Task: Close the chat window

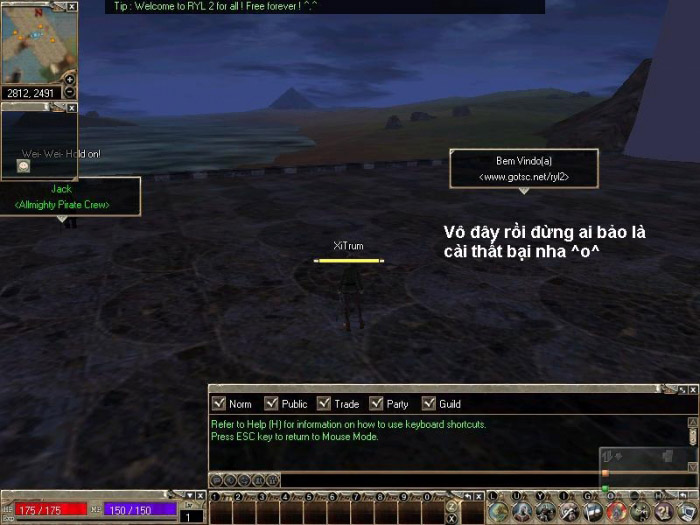Action: click(x=693, y=388)
